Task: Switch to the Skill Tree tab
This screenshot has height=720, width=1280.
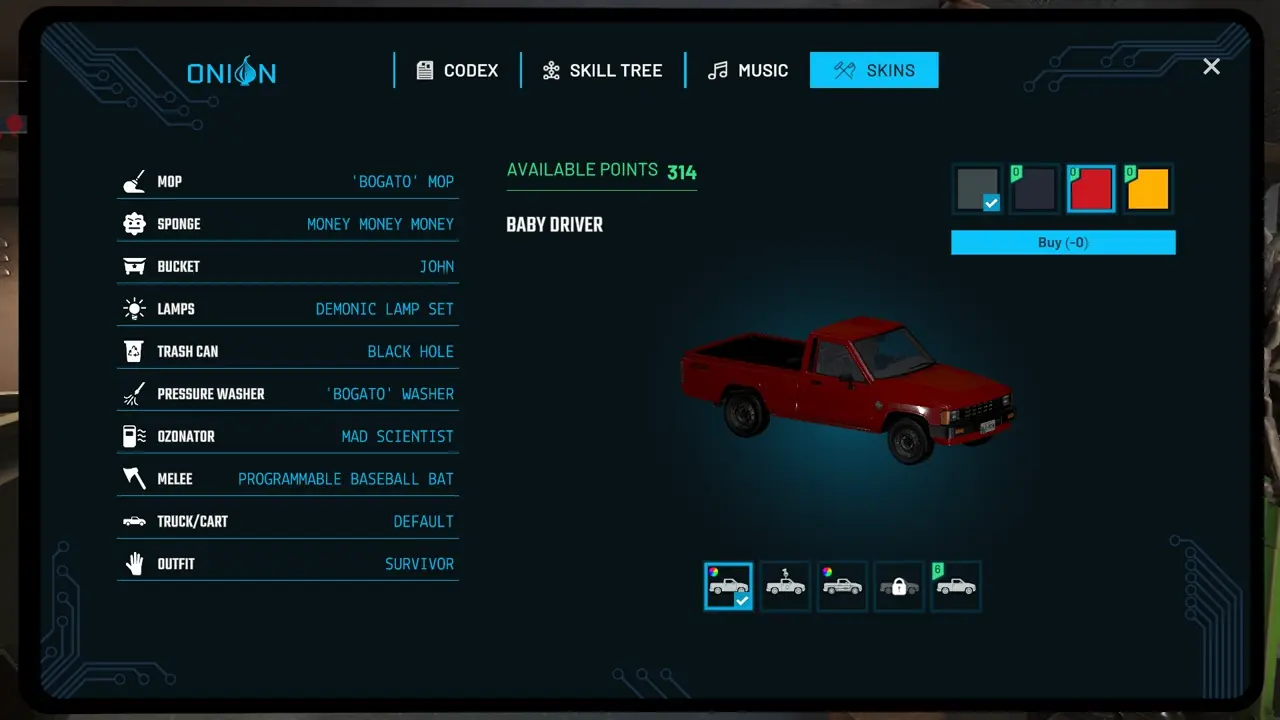Action: click(x=602, y=70)
